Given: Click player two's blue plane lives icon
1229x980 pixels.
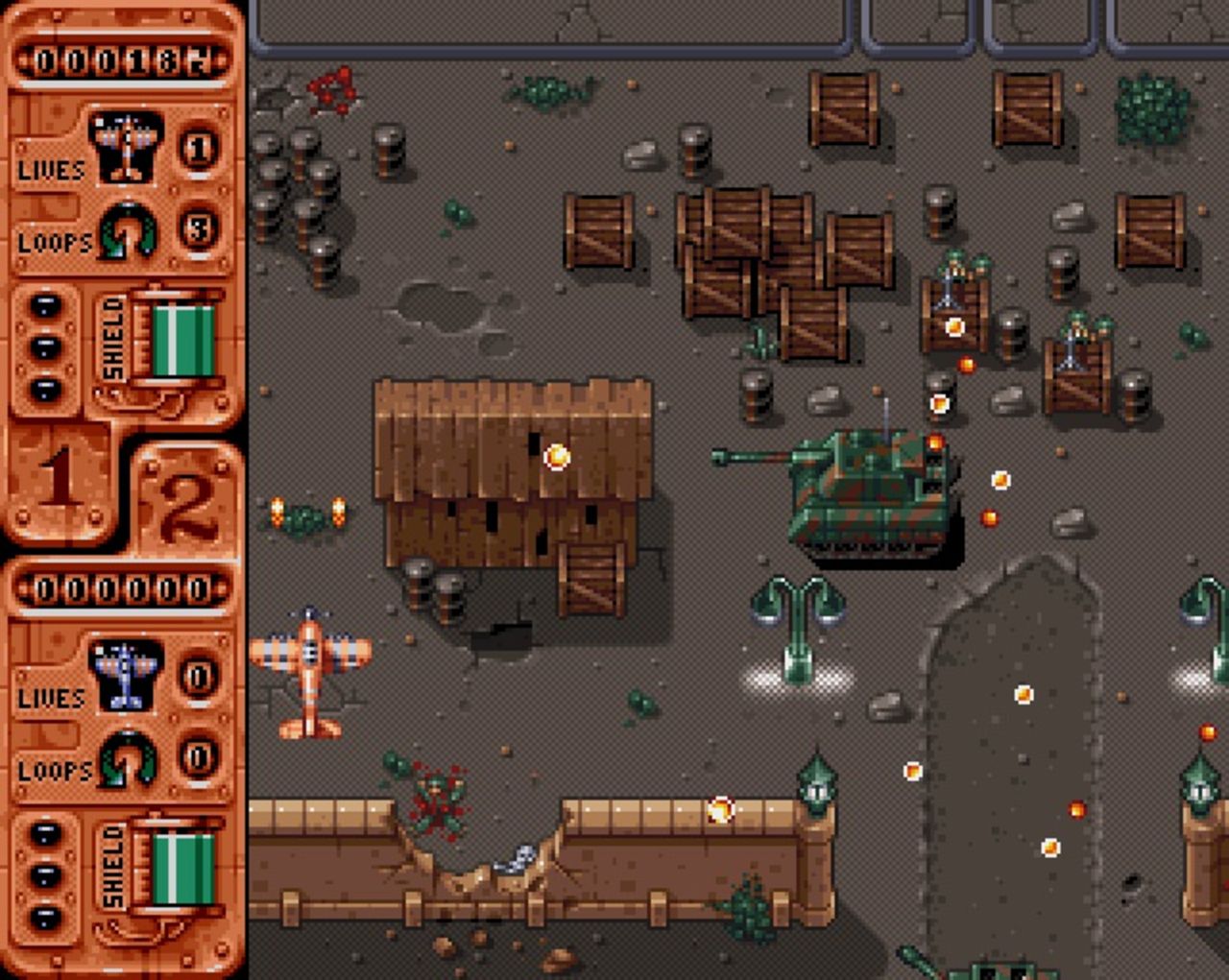Looking at the screenshot, I should tap(125, 675).
